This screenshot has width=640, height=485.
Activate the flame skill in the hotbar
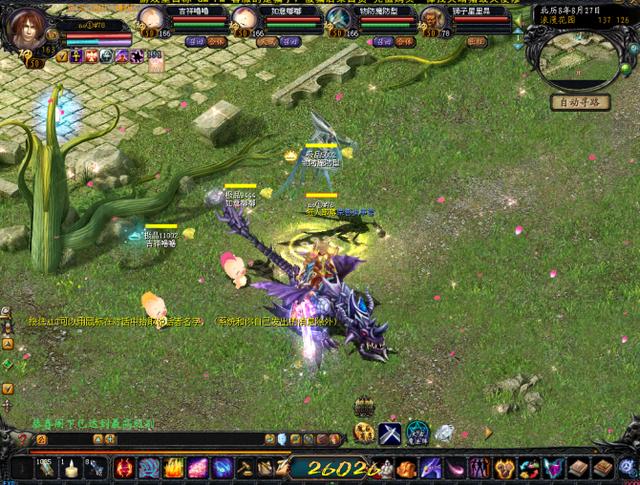(x=174, y=468)
